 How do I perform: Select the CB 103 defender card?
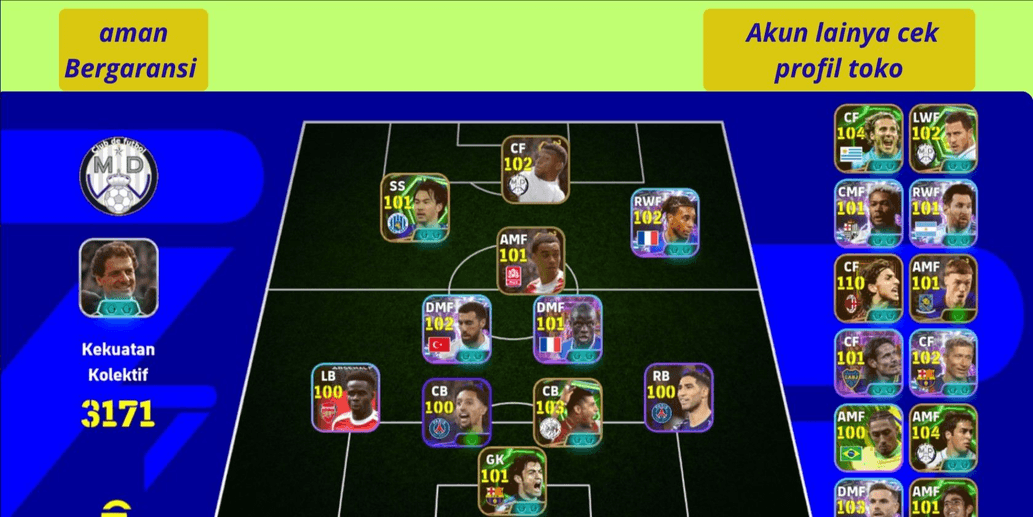coord(568,411)
